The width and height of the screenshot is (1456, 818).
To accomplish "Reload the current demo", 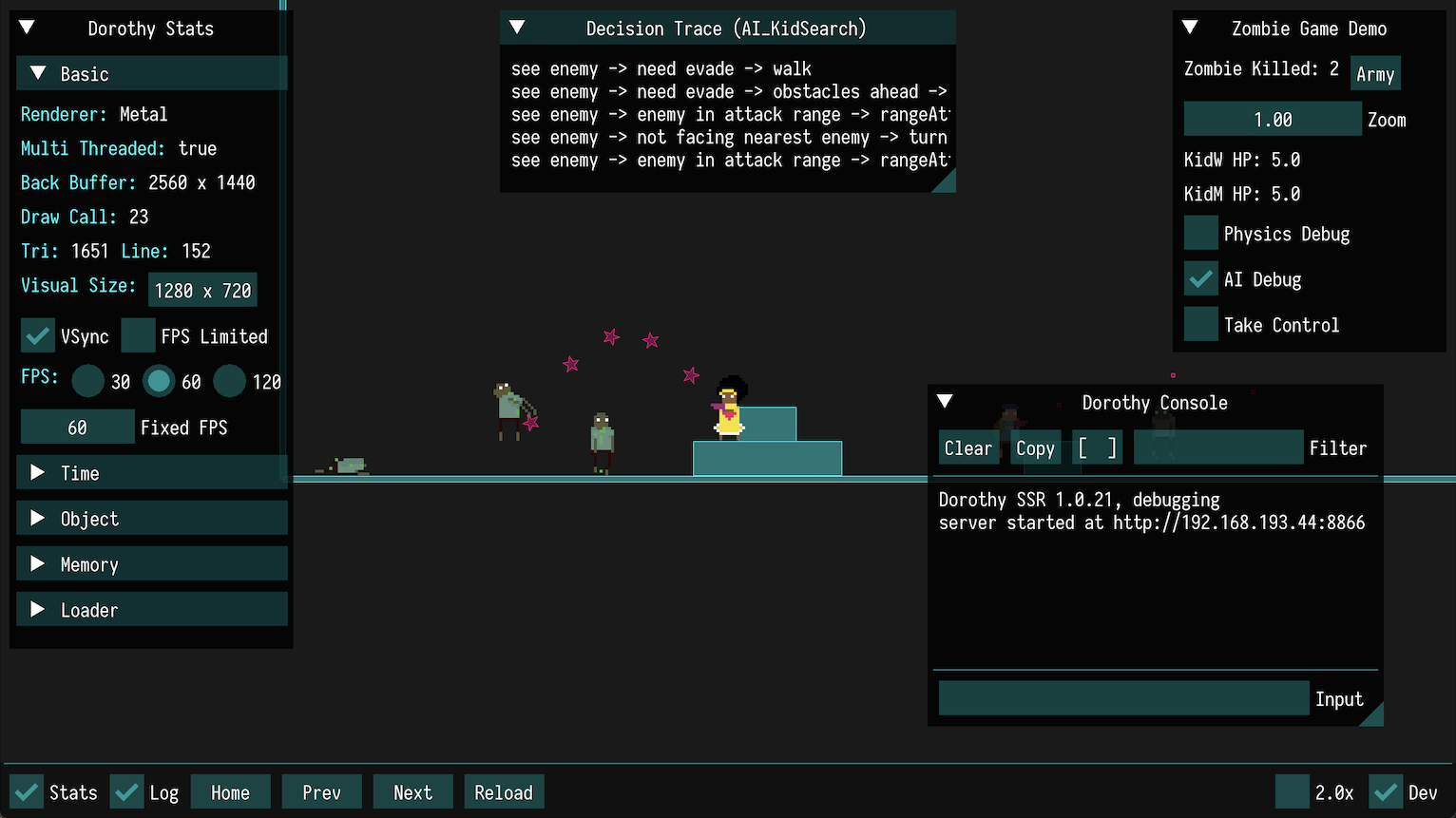I will [504, 792].
